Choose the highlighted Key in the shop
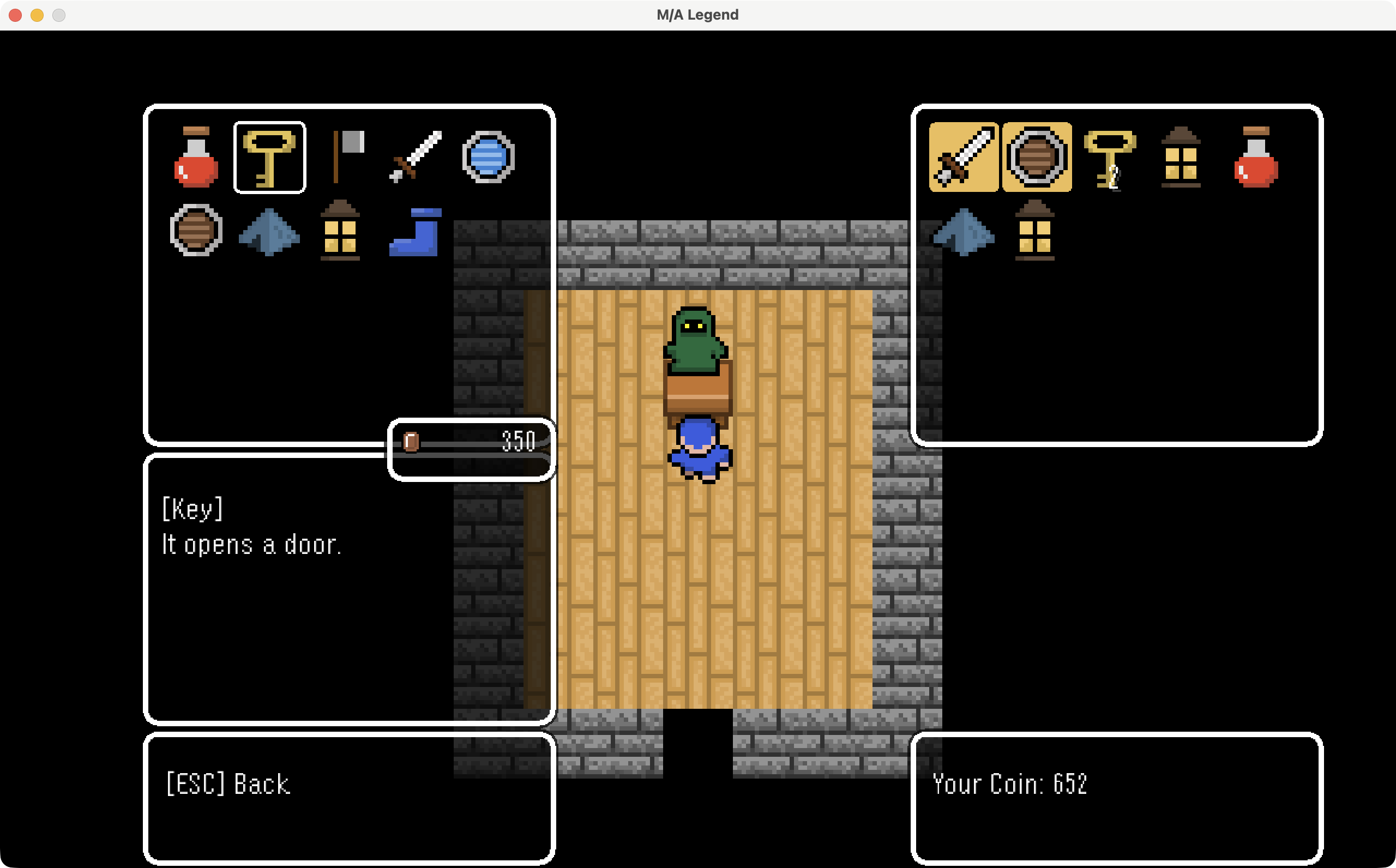The width and height of the screenshot is (1396, 868). (269, 157)
